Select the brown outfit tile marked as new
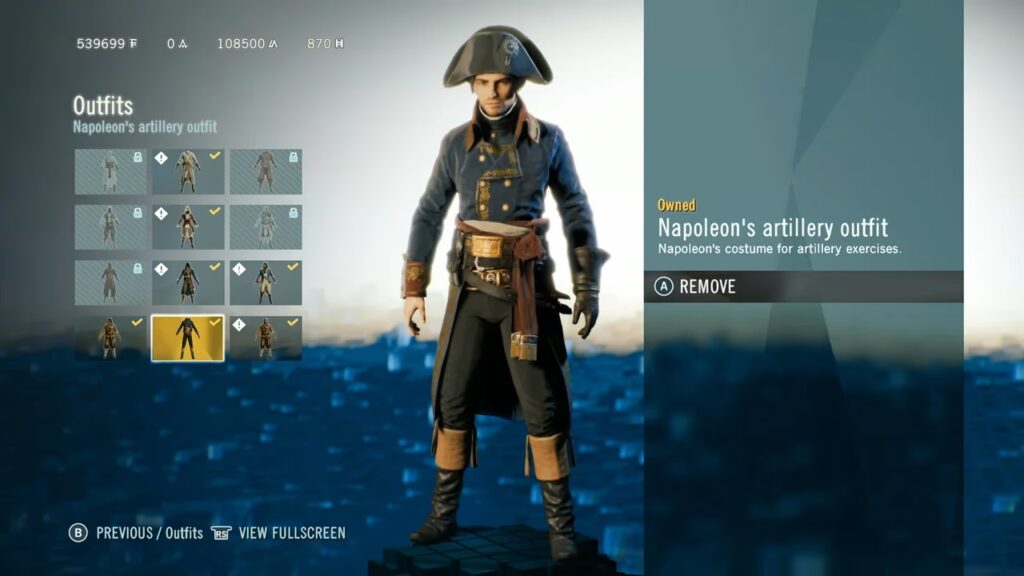 pyautogui.click(x=265, y=338)
